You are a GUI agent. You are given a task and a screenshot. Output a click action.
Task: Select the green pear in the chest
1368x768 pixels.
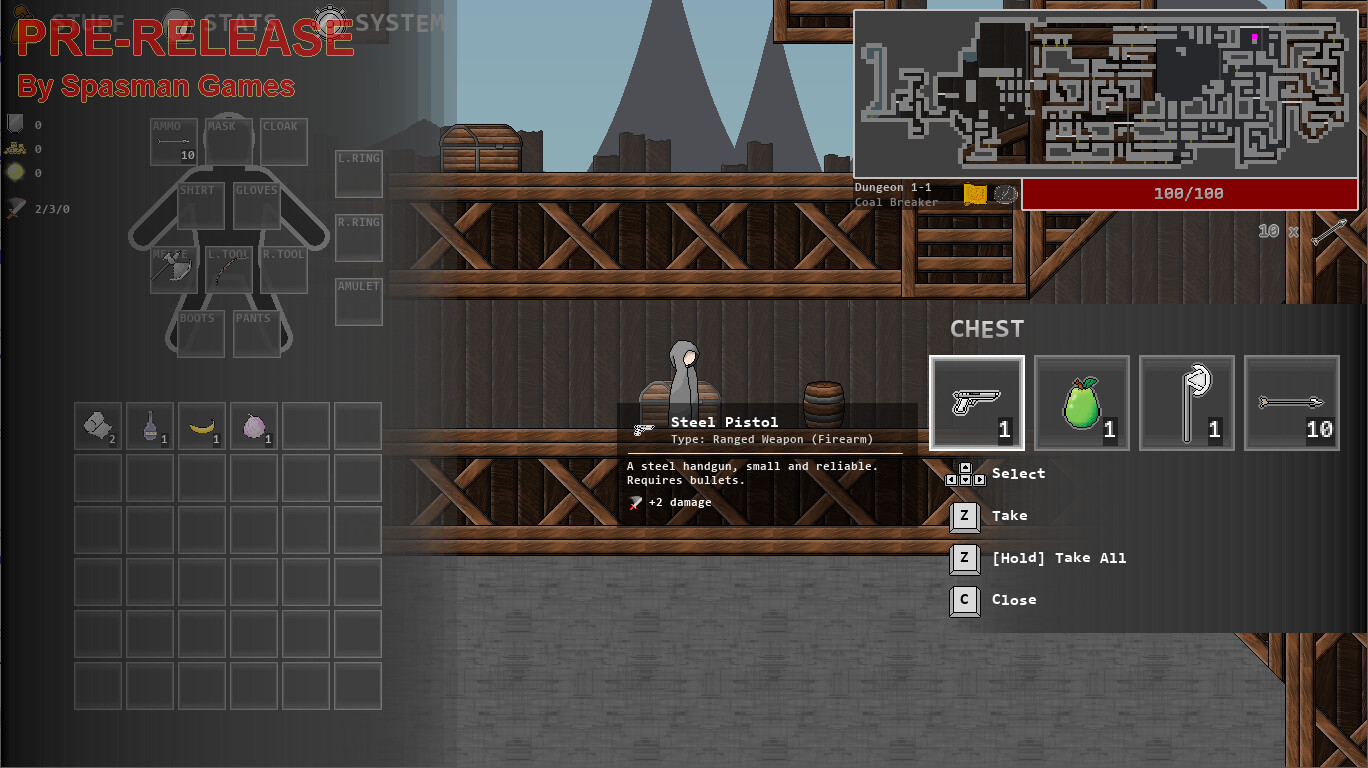point(1082,402)
